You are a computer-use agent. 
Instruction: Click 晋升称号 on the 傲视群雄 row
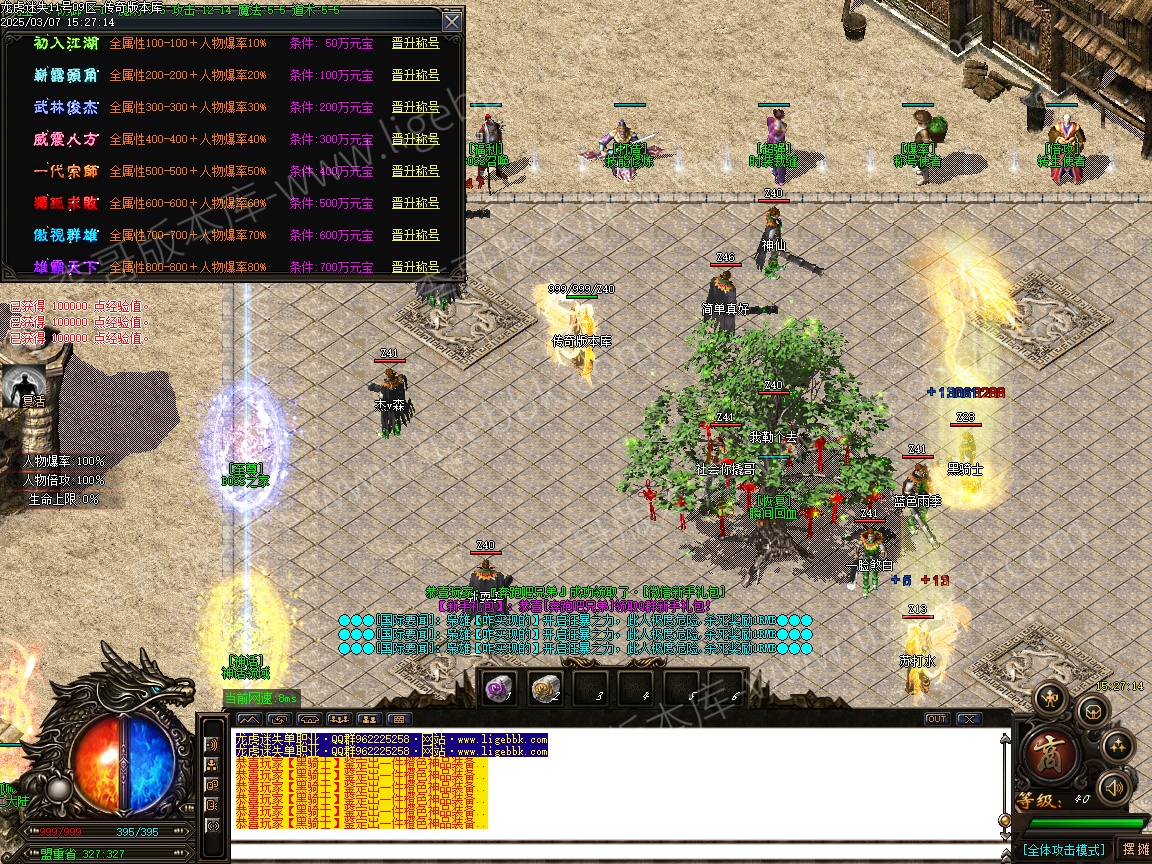point(415,236)
